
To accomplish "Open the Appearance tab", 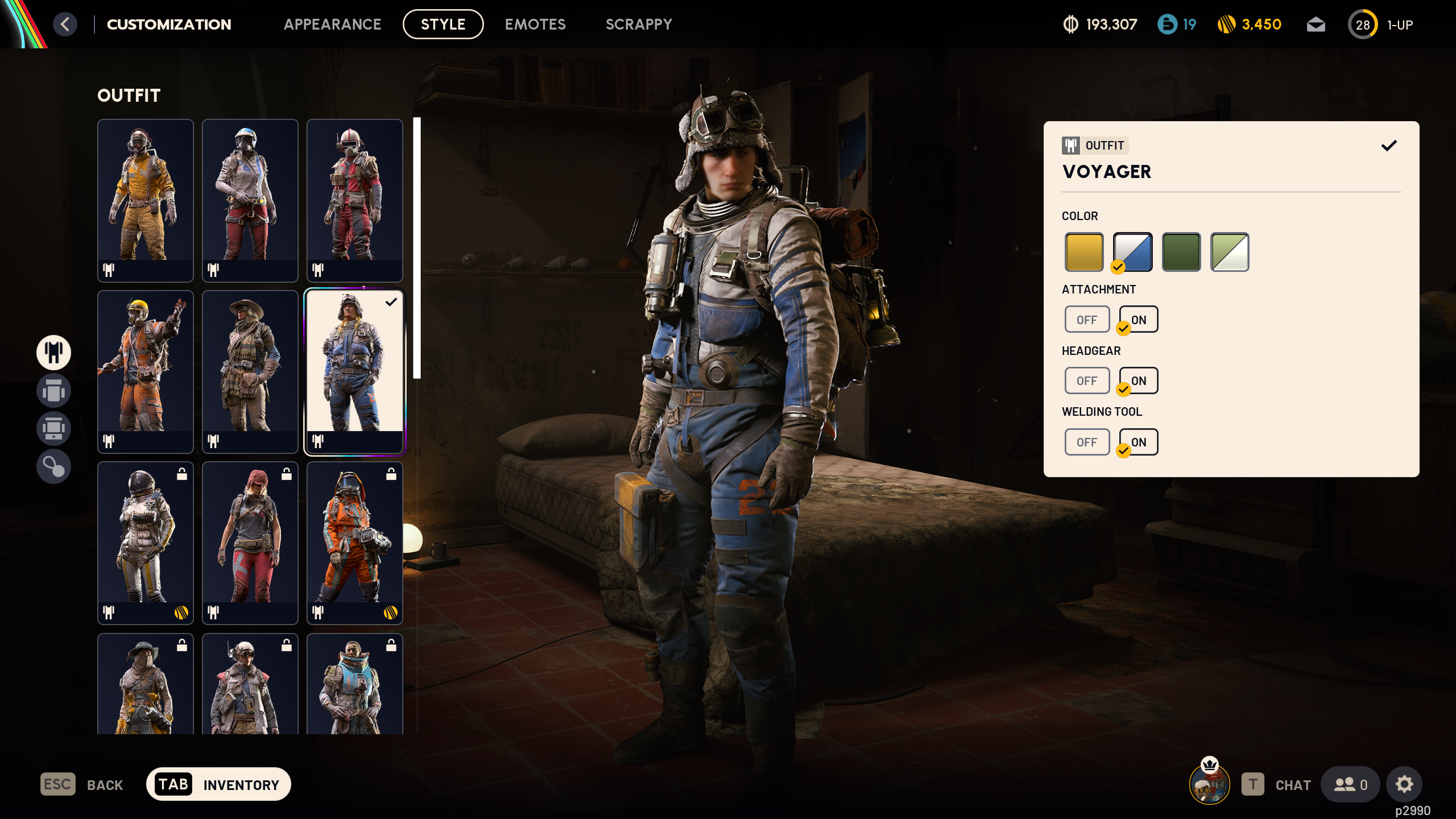I will click(x=333, y=24).
